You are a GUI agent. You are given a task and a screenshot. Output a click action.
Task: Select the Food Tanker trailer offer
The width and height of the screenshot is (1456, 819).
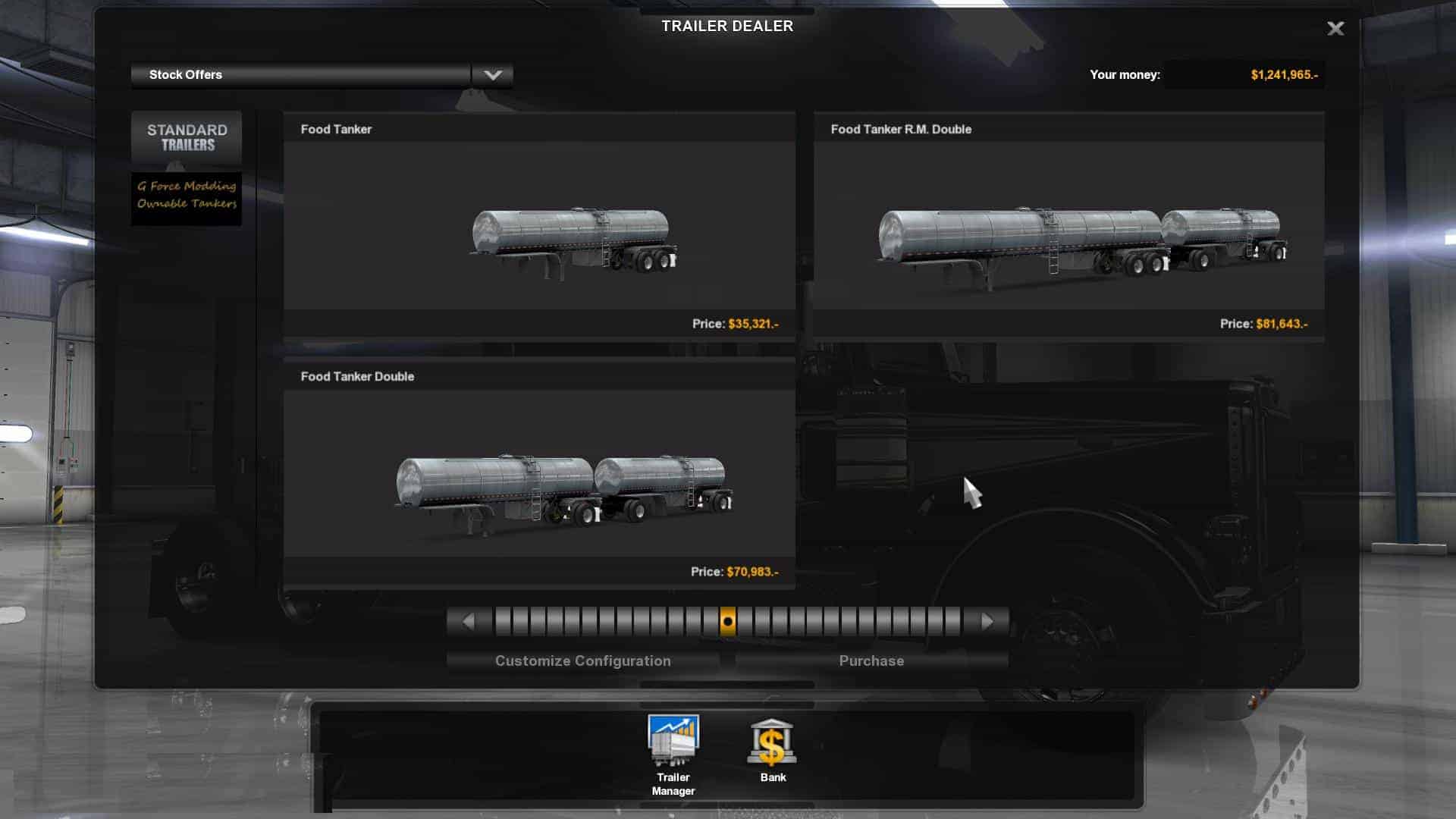click(539, 225)
